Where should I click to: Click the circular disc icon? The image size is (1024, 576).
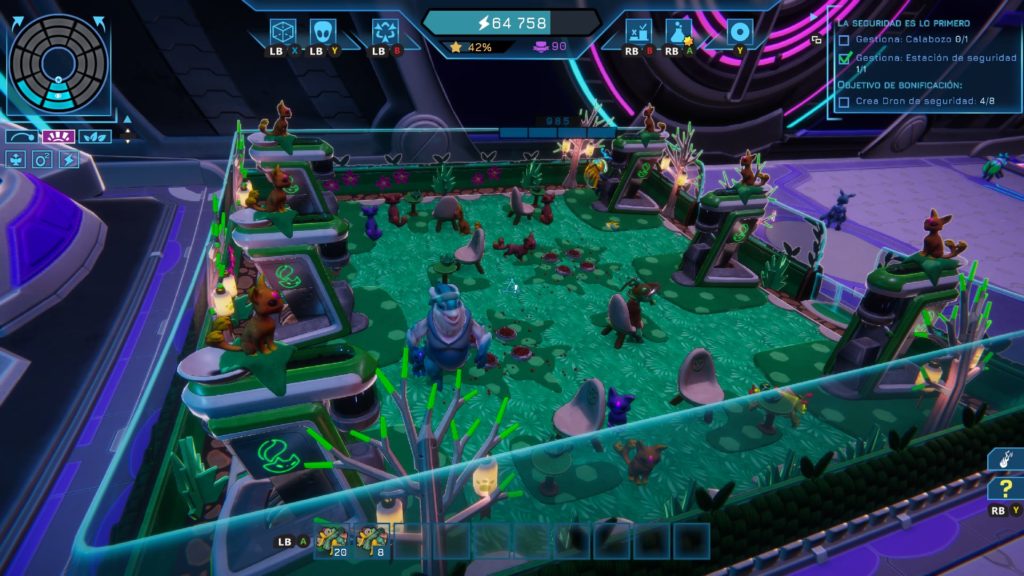point(739,32)
